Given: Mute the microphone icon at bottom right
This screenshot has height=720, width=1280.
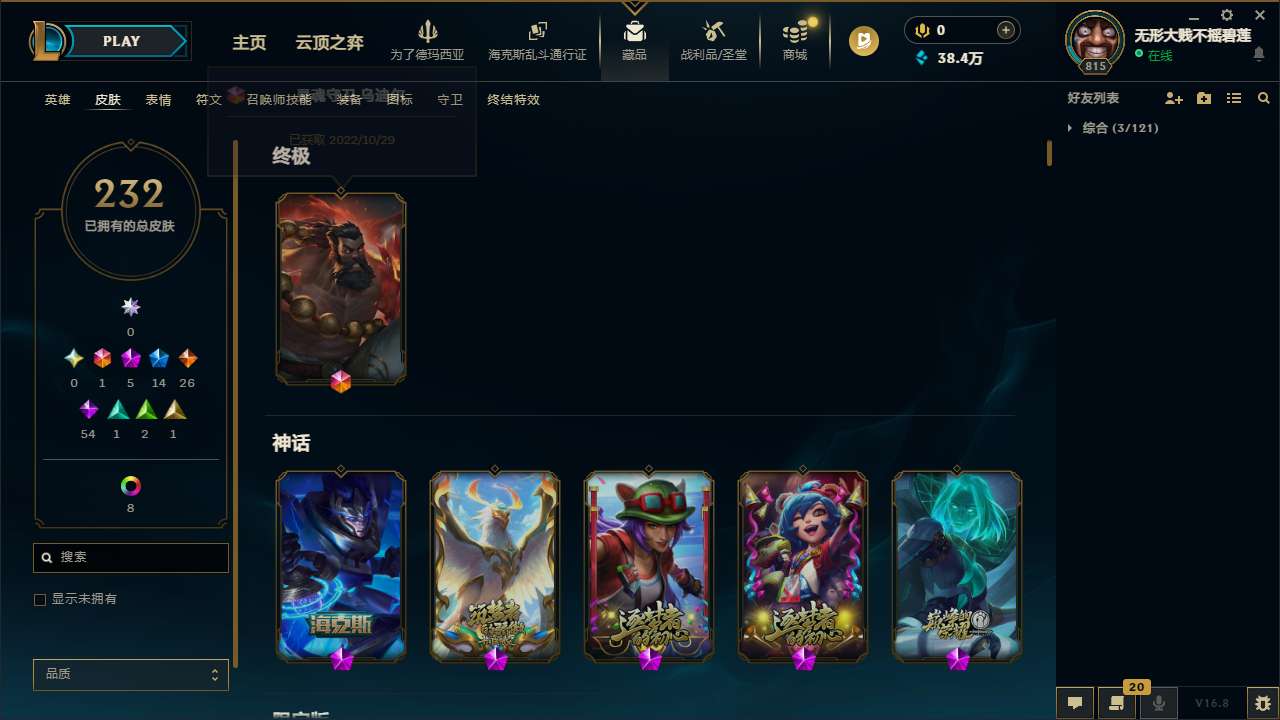Looking at the screenshot, I should click(1158, 703).
